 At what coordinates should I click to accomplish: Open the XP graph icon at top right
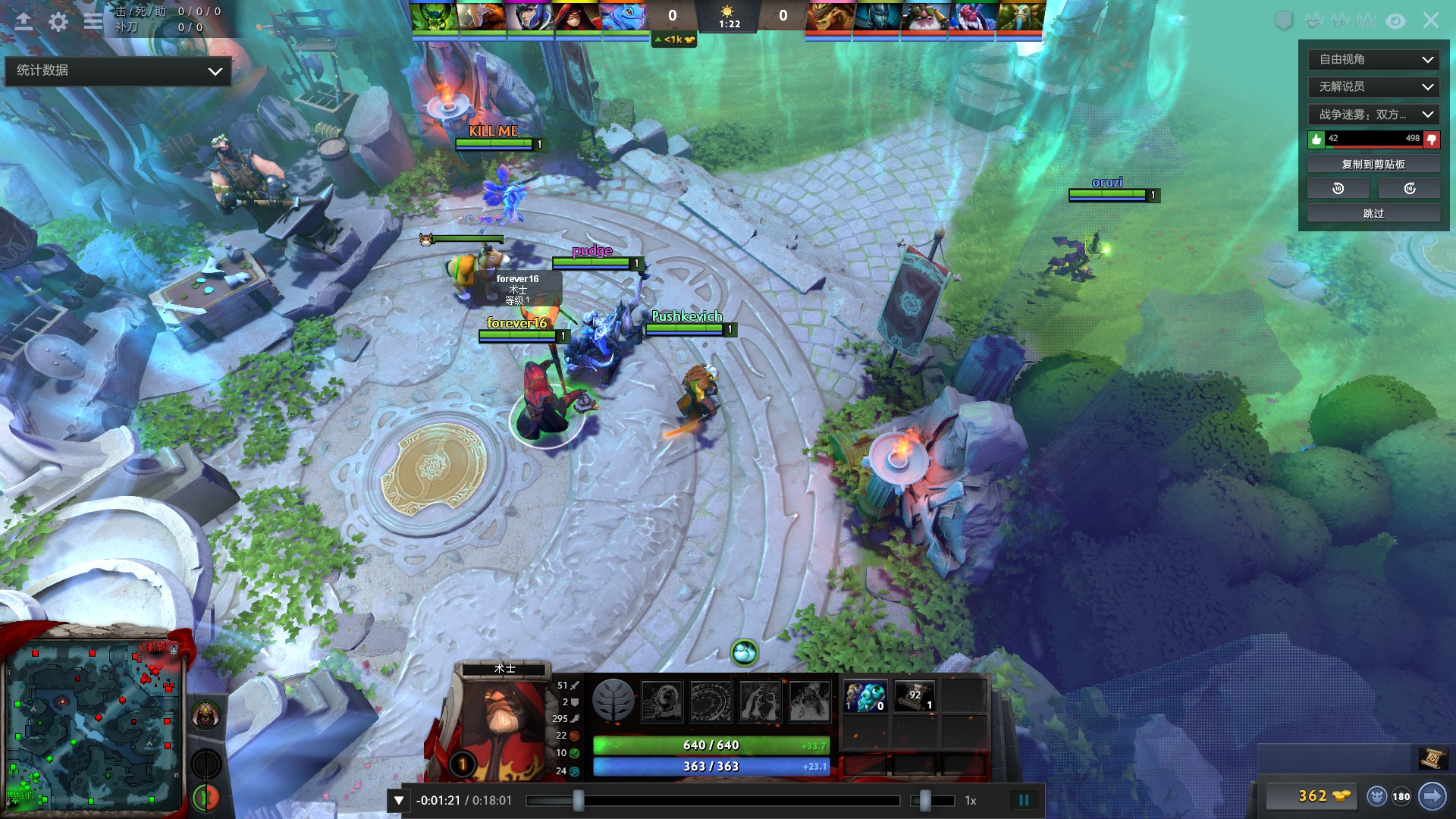pos(1339,20)
